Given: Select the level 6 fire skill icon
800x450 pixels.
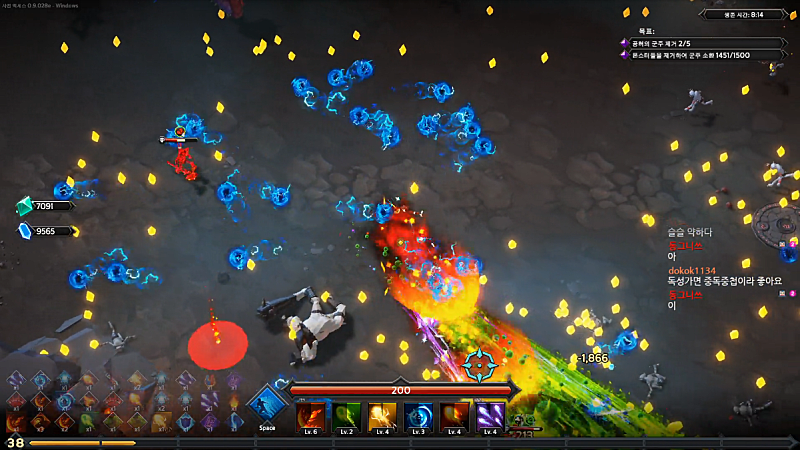Looking at the screenshot, I should 310,415.
